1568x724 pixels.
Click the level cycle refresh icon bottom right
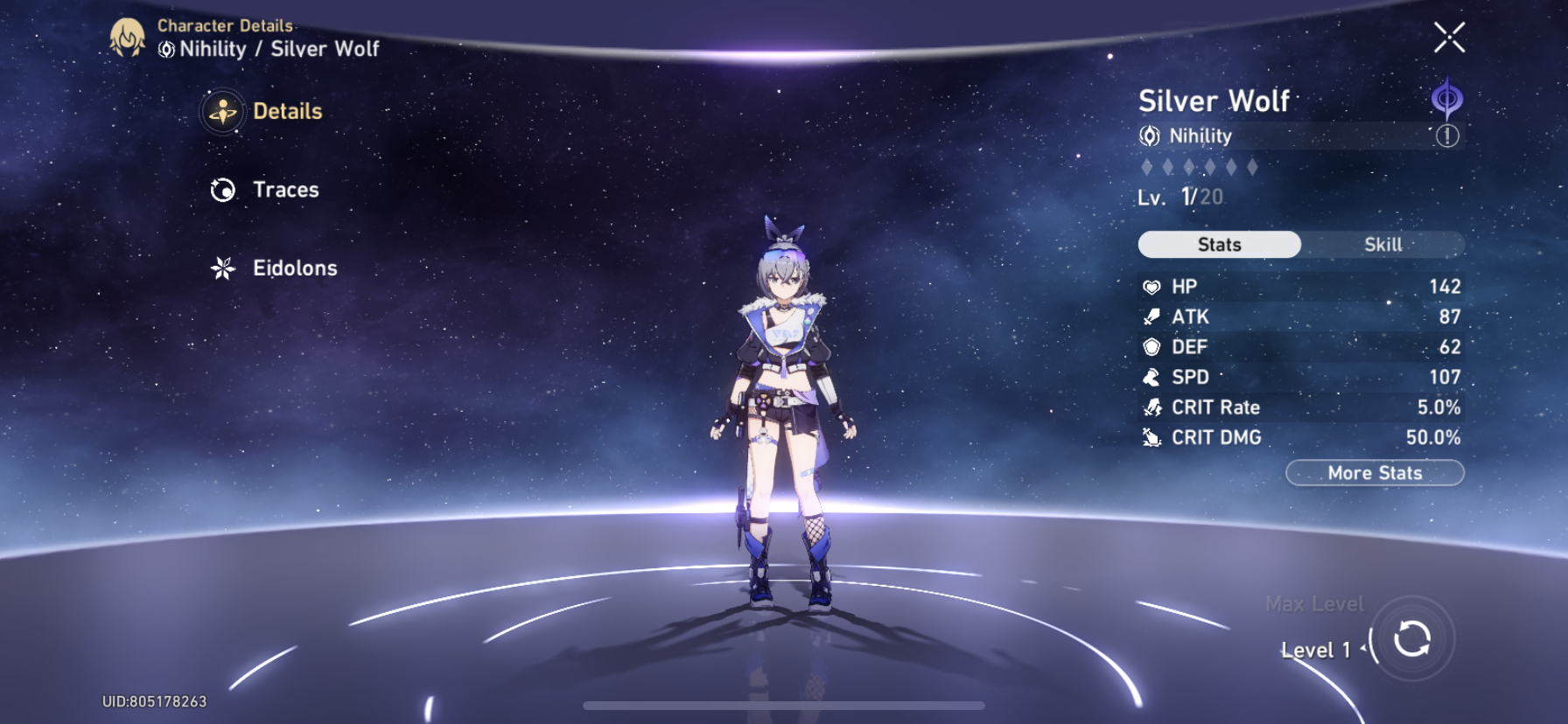1414,640
